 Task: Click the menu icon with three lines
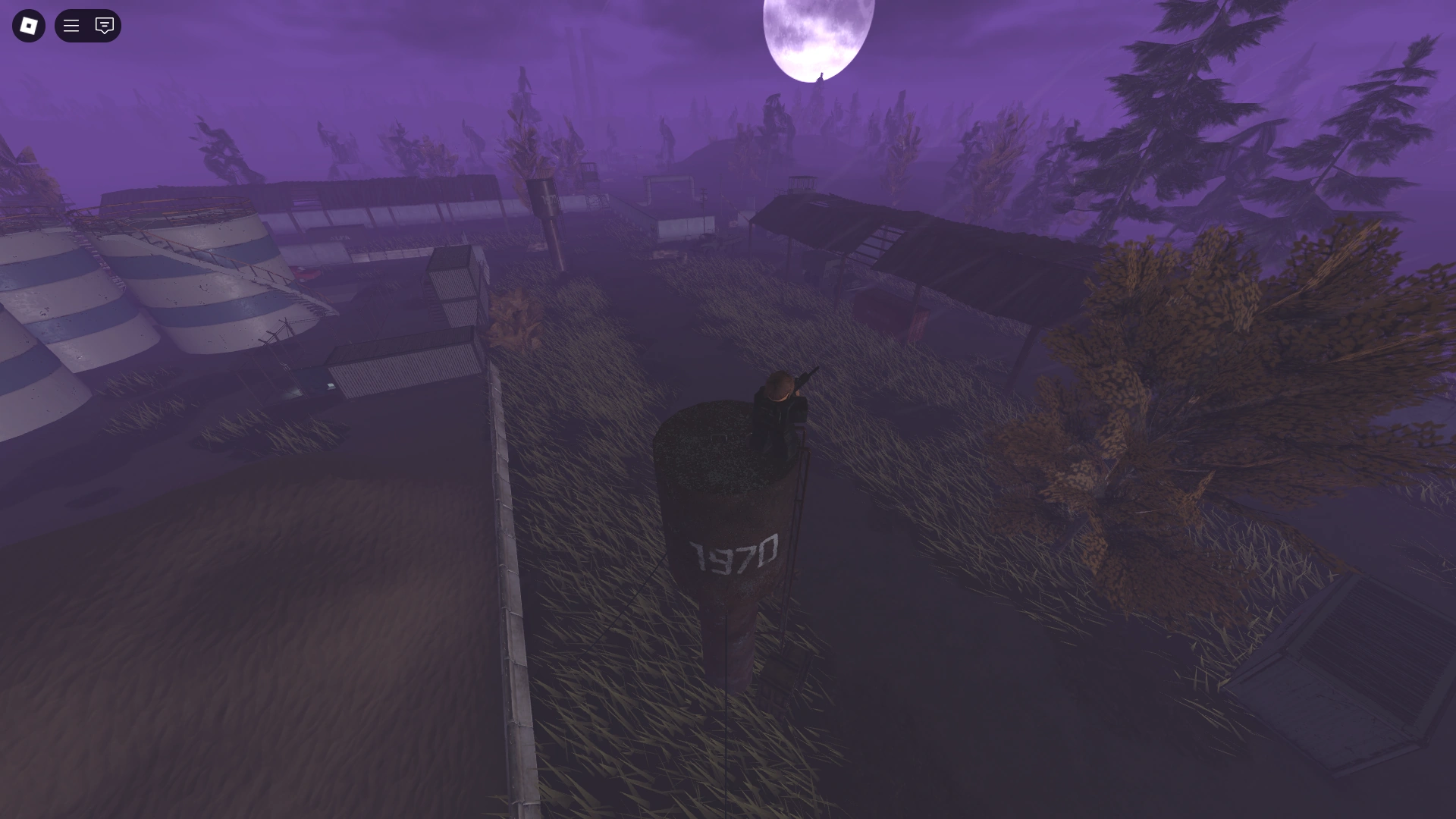click(x=71, y=25)
